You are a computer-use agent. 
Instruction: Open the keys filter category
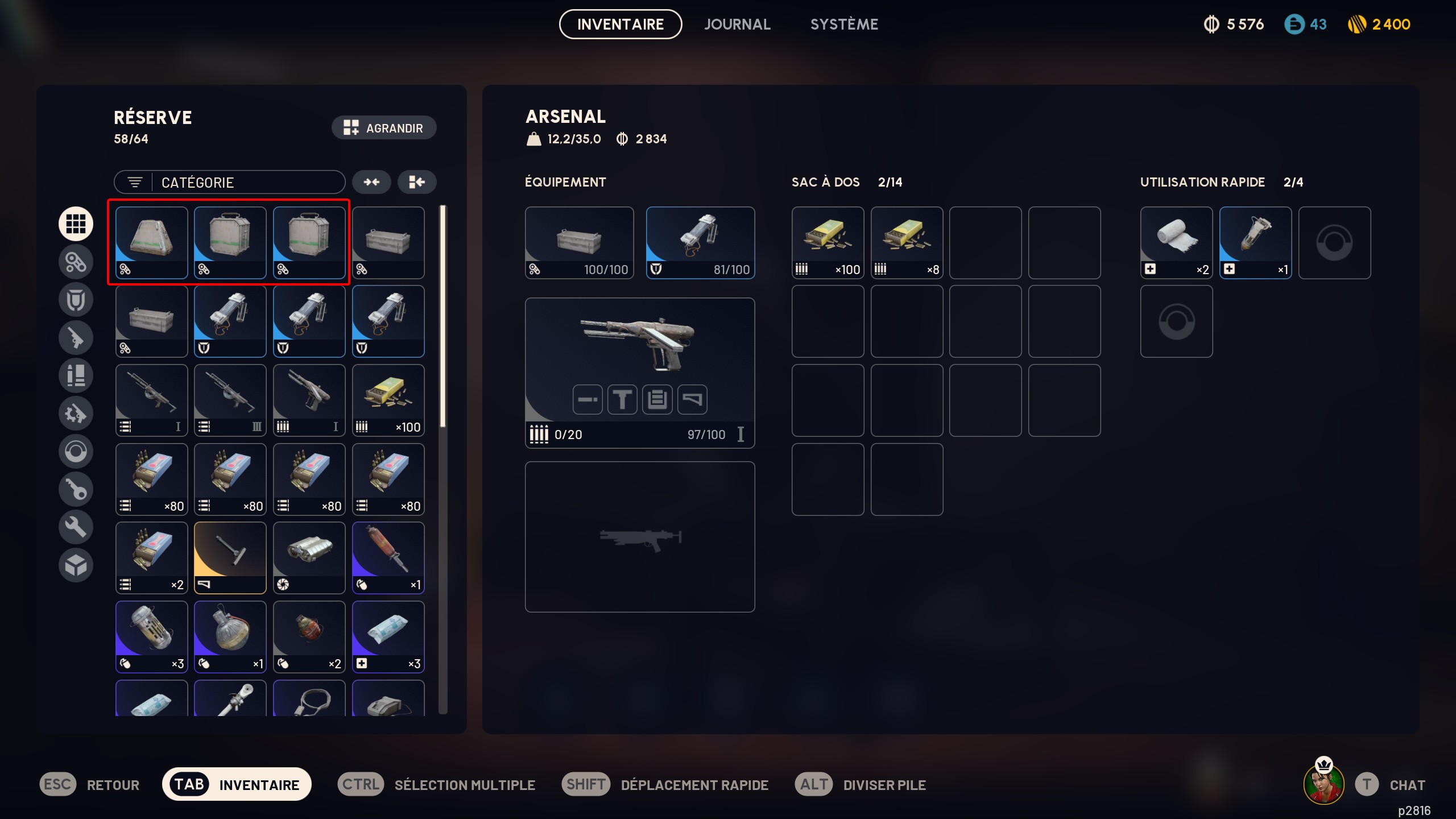click(76, 489)
